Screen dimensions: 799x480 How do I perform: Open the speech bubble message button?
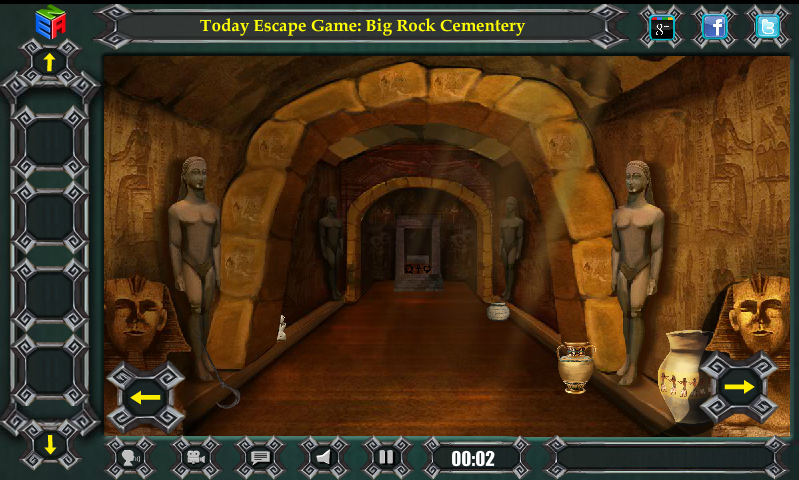pyautogui.click(x=261, y=458)
